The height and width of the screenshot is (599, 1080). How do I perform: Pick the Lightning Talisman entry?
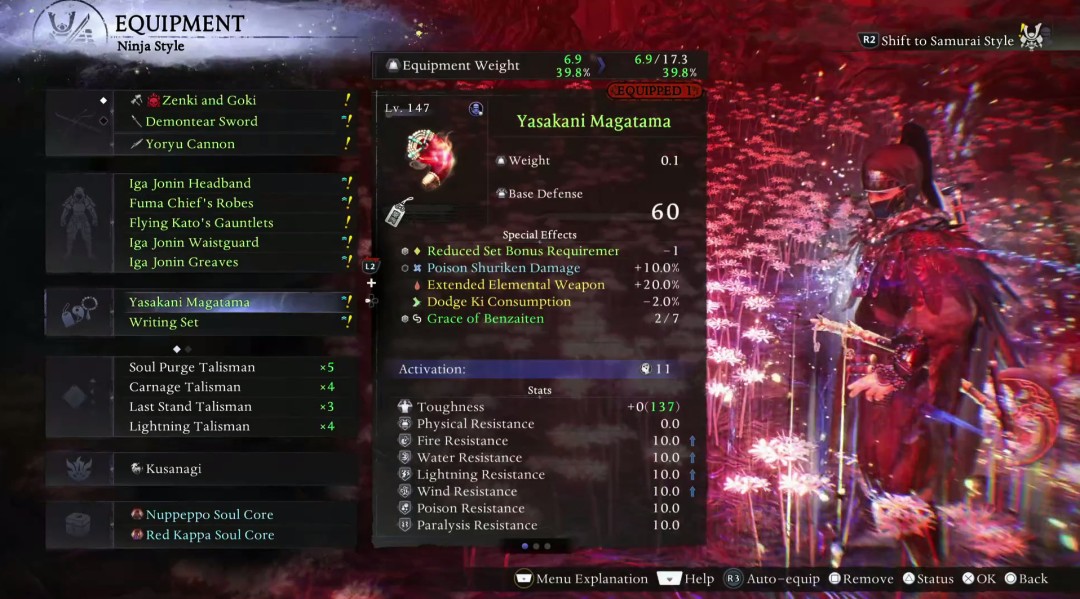[x=189, y=427]
